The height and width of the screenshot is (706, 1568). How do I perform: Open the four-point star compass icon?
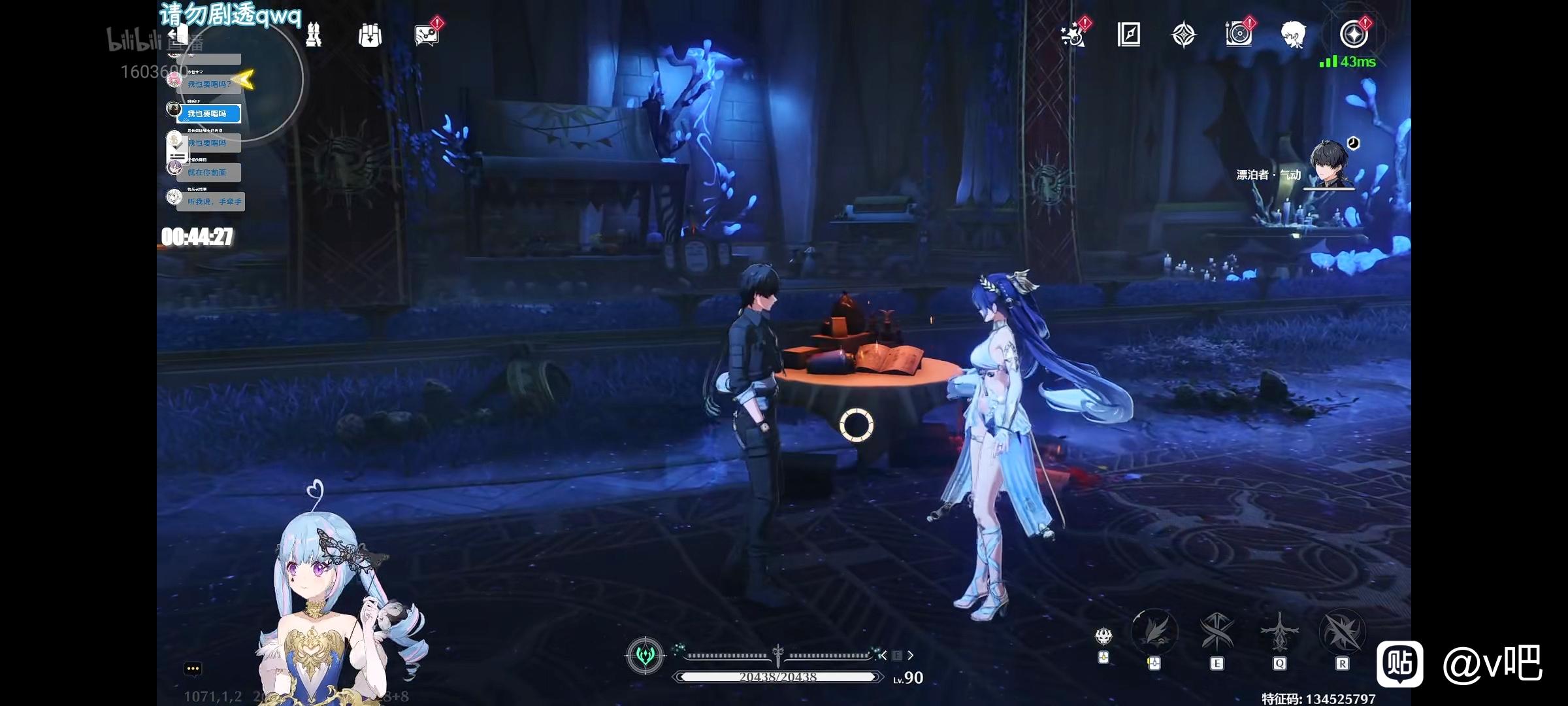click(1184, 35)
